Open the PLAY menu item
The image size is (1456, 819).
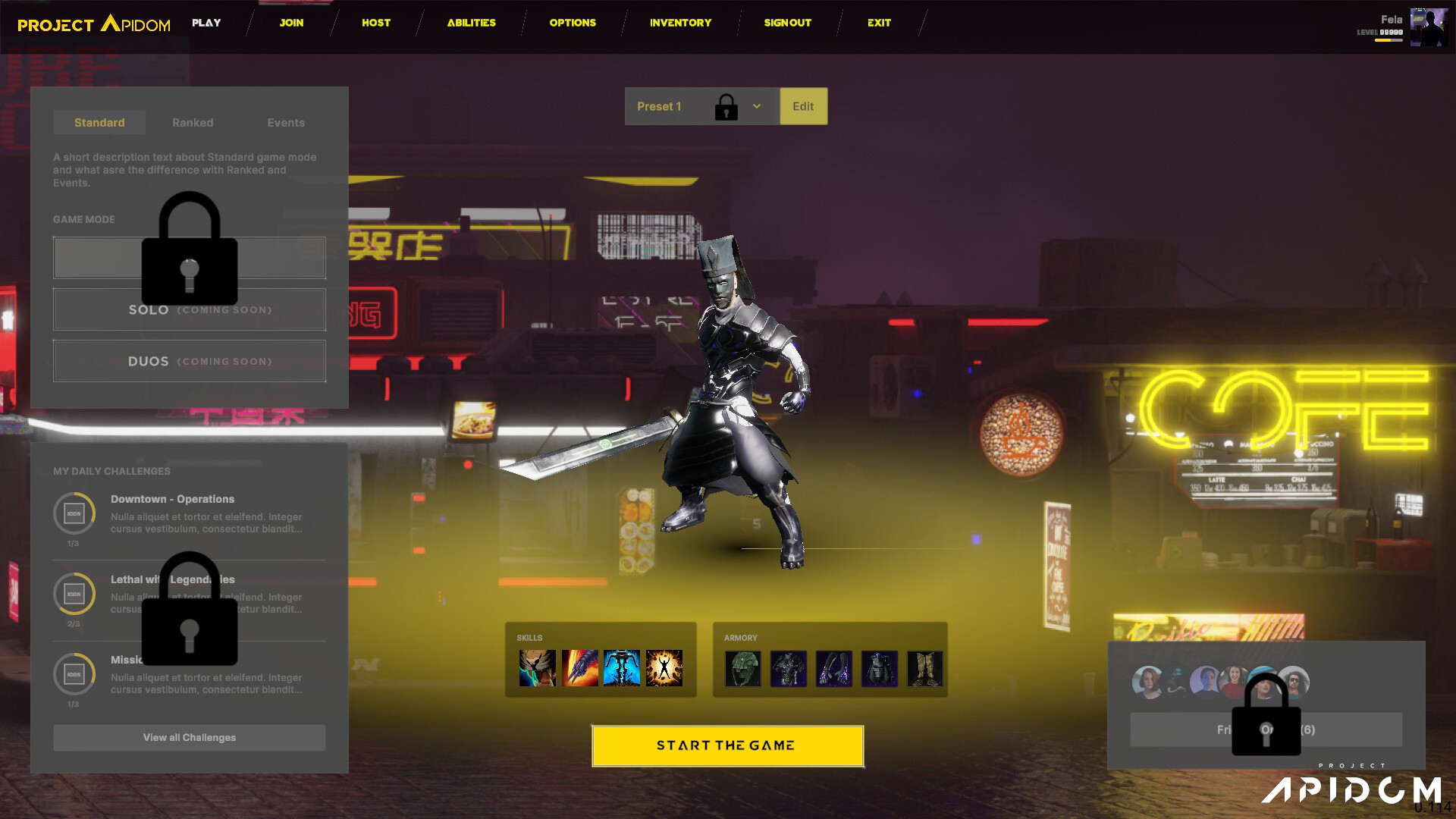click(206, 23)
